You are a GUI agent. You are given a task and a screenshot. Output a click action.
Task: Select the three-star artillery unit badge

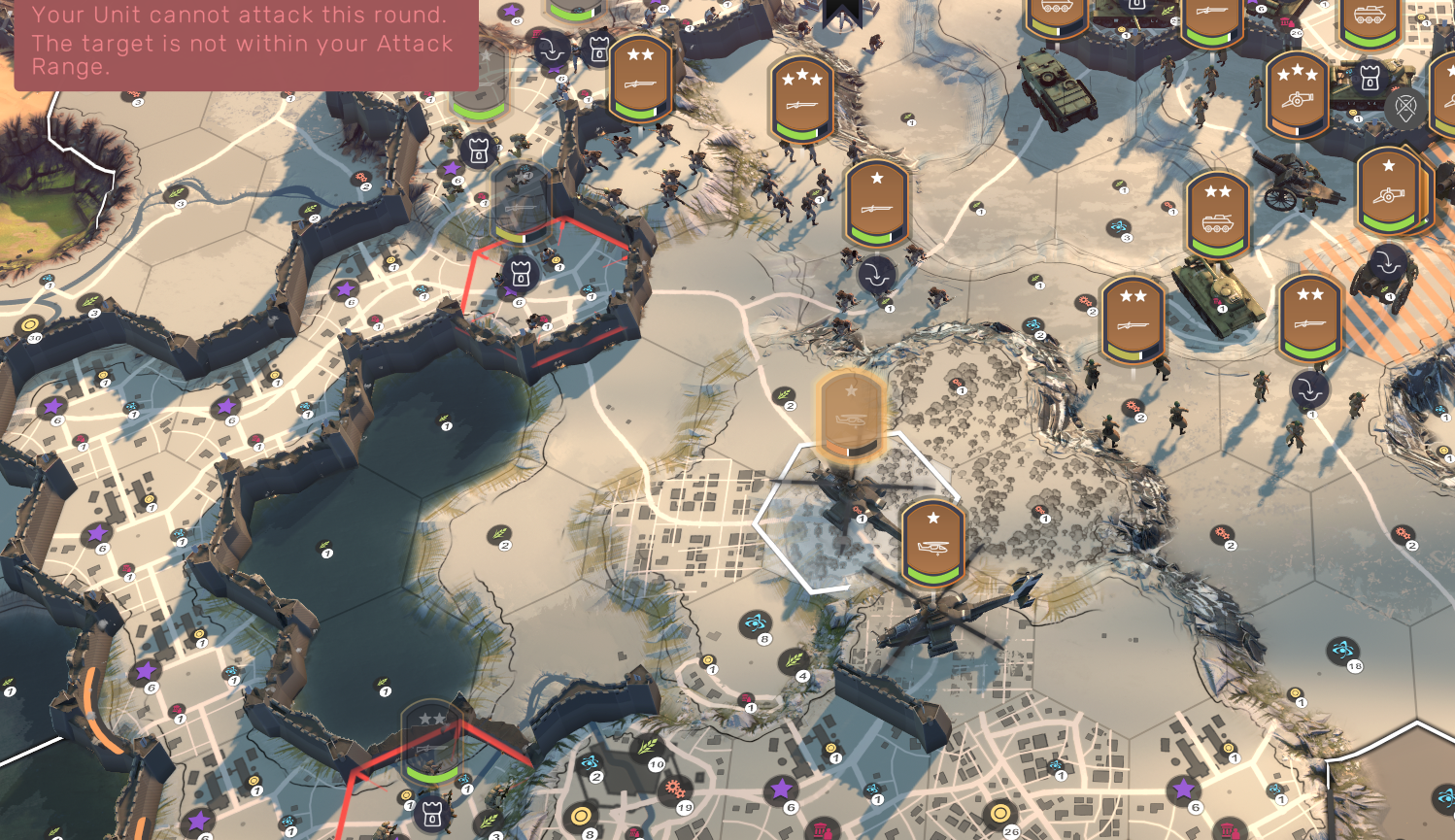click(1297, 94)
